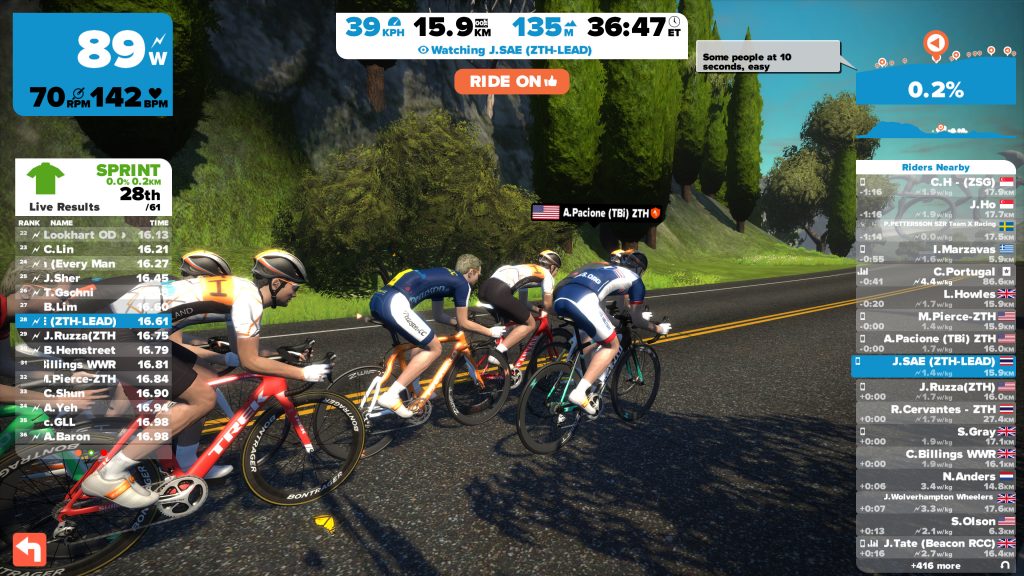This screenshot has width=1024, height=576.
Task: Choose rider I.Marzavas from nearby list
Action: [935, 253]
